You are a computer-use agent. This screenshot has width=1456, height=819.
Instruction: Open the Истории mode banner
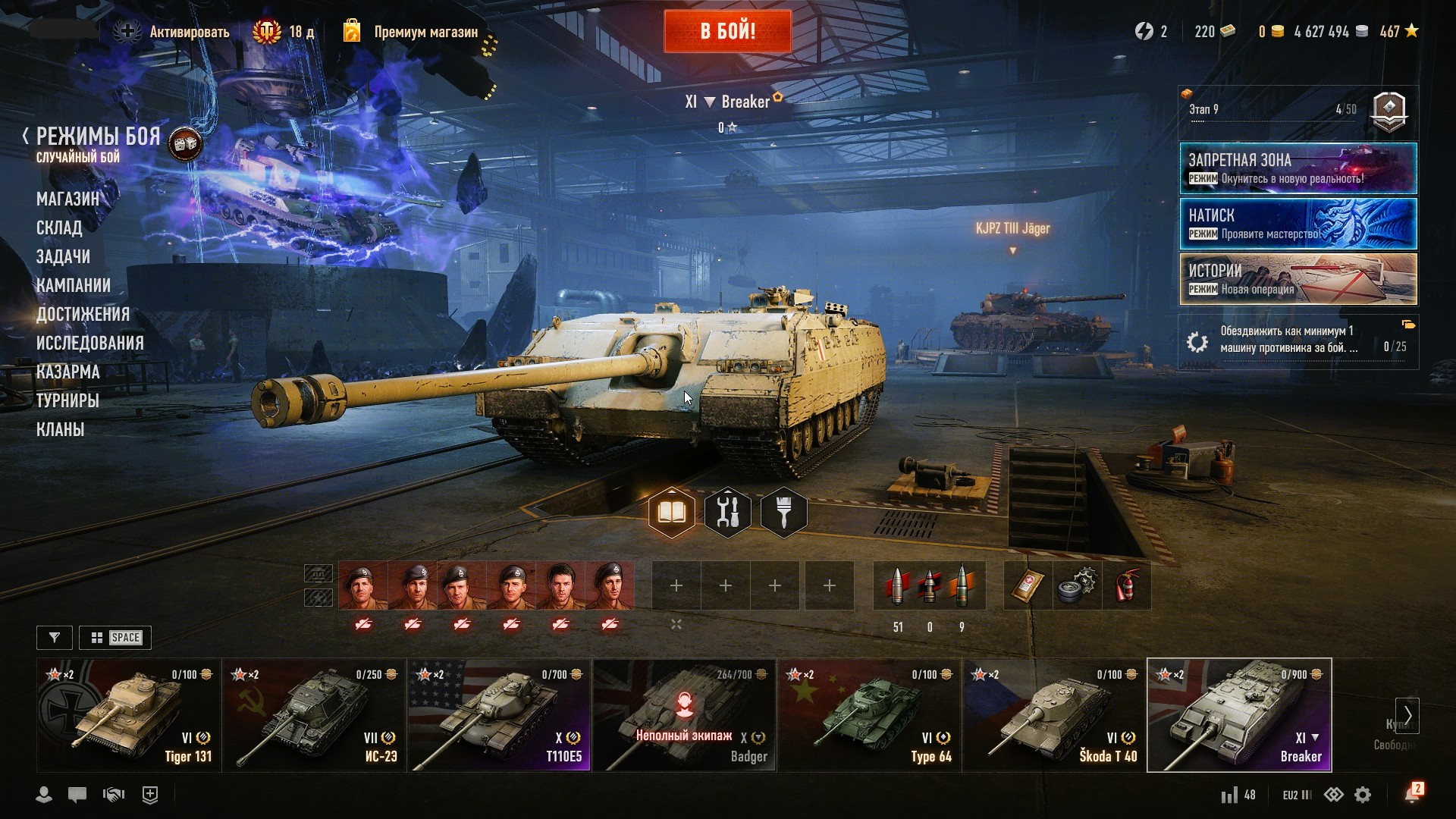coord(1298,279)
